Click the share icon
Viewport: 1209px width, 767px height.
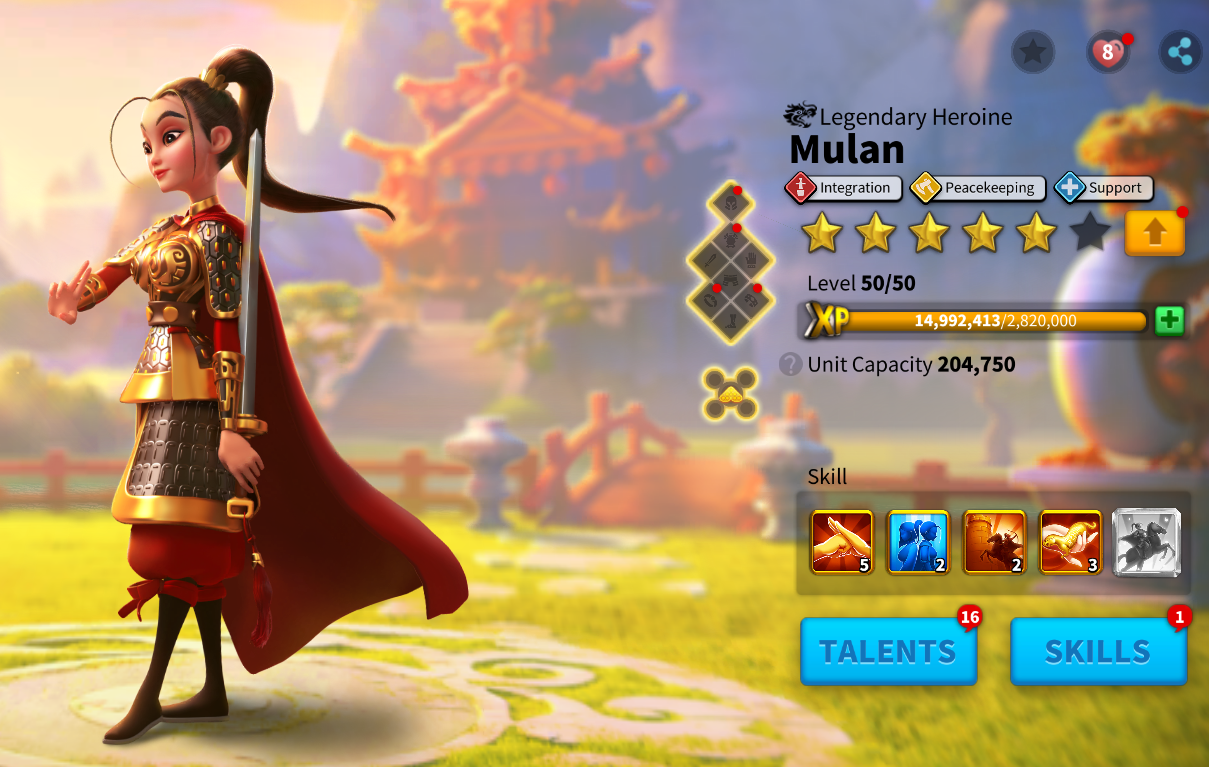1180,52
